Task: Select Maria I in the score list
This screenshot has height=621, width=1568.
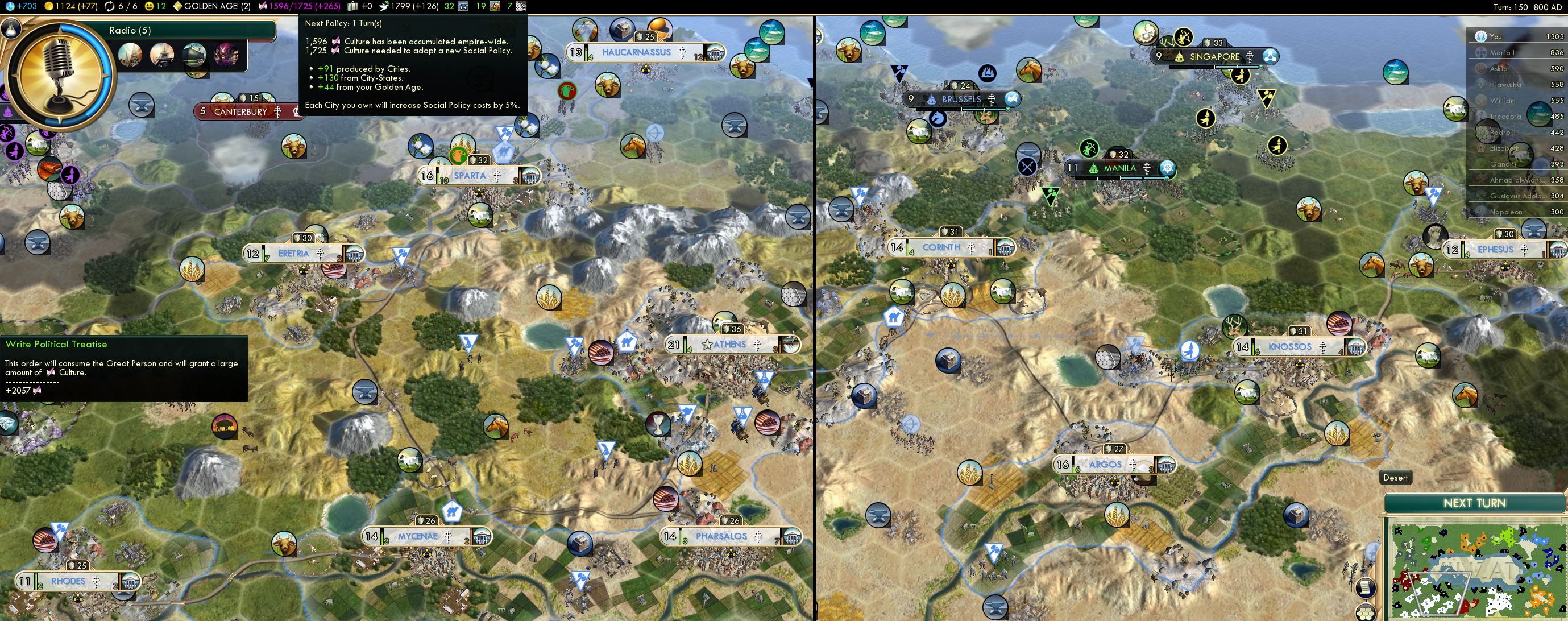Action: [1501, 52]
